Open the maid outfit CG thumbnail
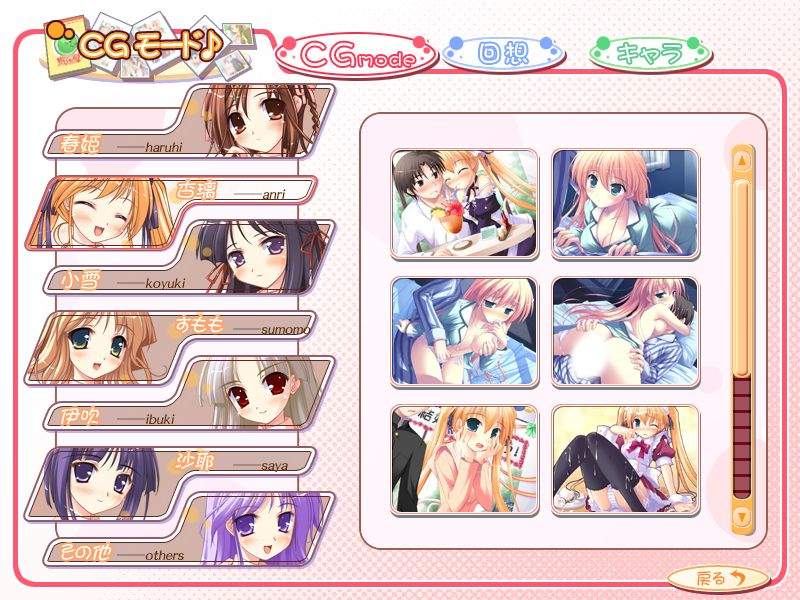 pyautogui.click(x=625, y=459)
